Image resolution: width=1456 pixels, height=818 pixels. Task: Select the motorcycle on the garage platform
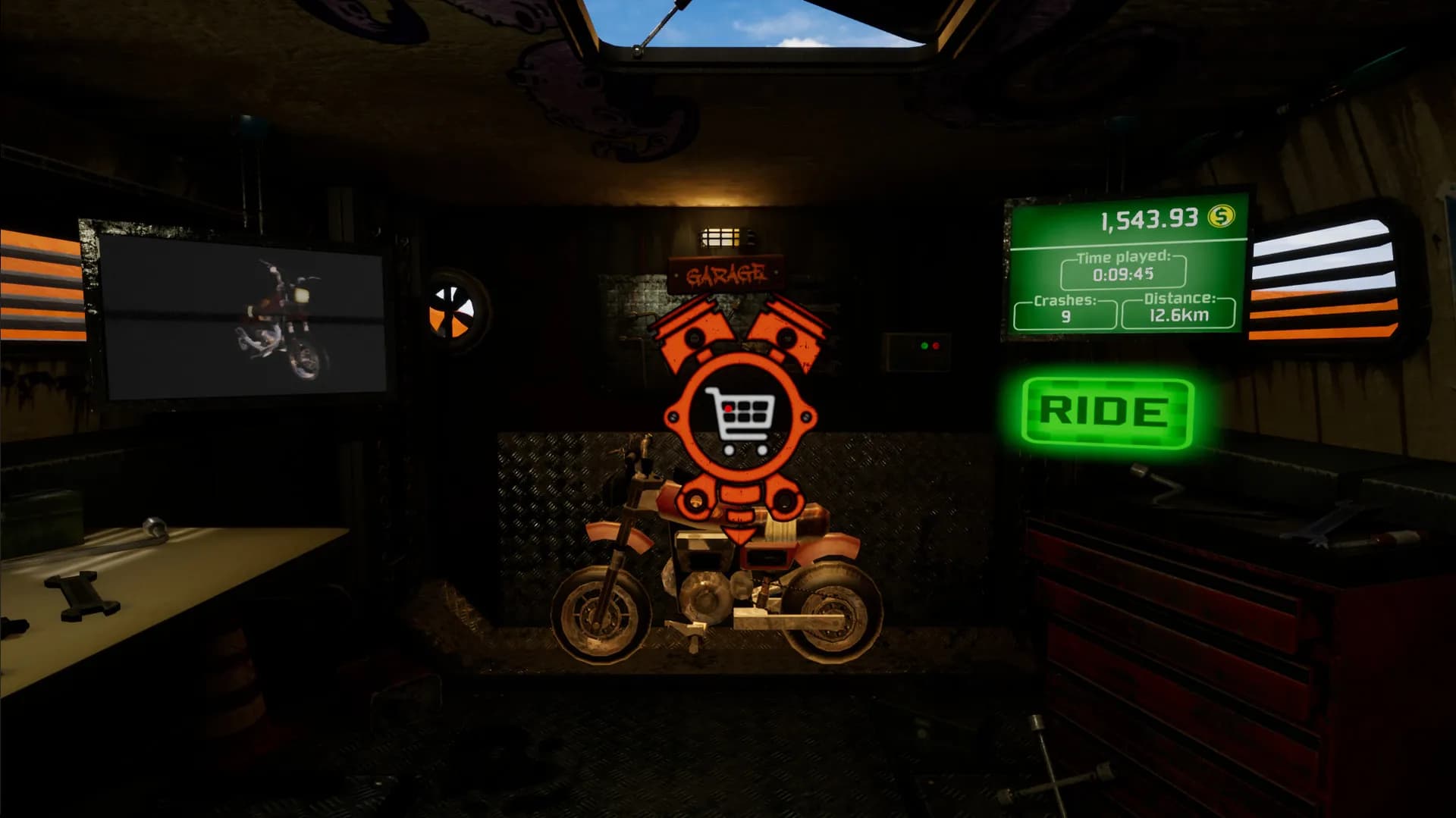click(705, 591)
